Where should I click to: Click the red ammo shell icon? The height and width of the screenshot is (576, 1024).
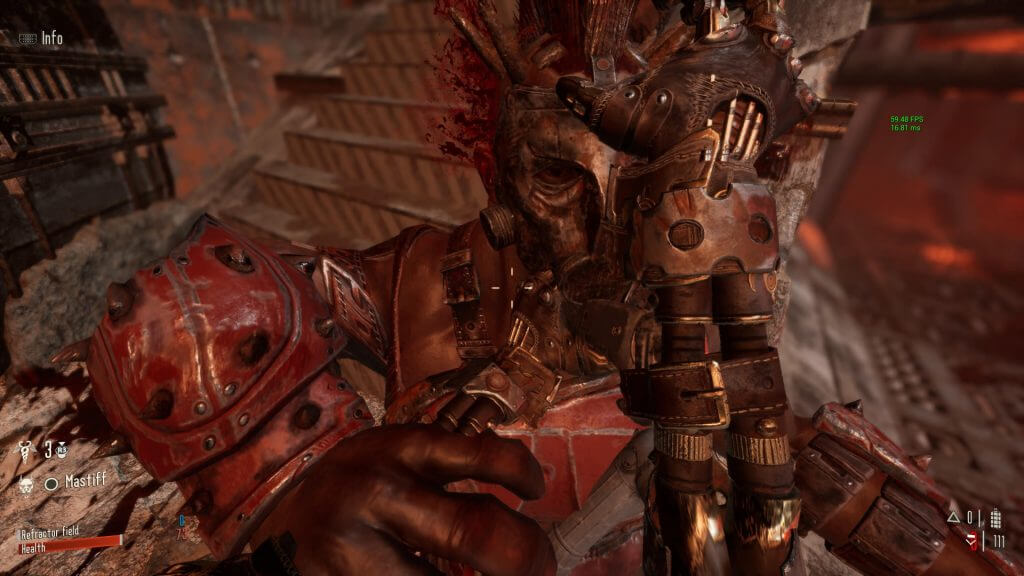(x=972, y=541)
